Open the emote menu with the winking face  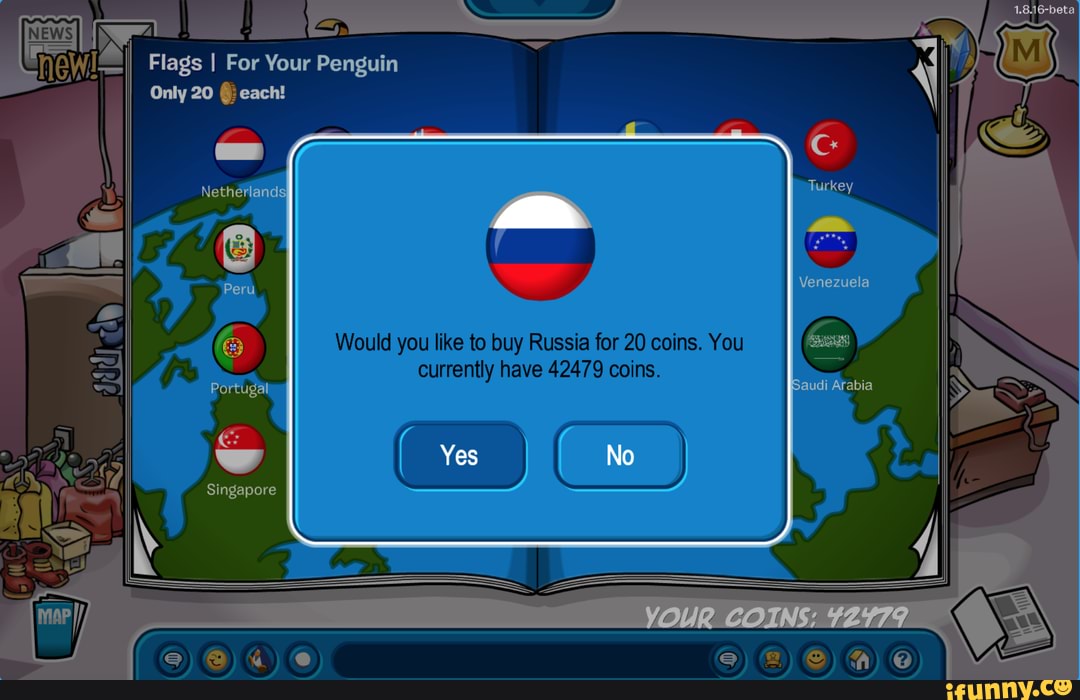[x=217, y=660]
